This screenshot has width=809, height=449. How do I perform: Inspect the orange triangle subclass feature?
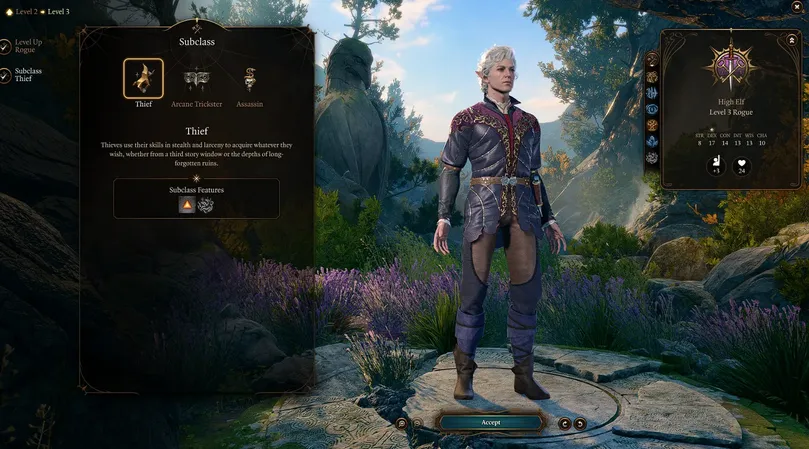pos(186,204)
